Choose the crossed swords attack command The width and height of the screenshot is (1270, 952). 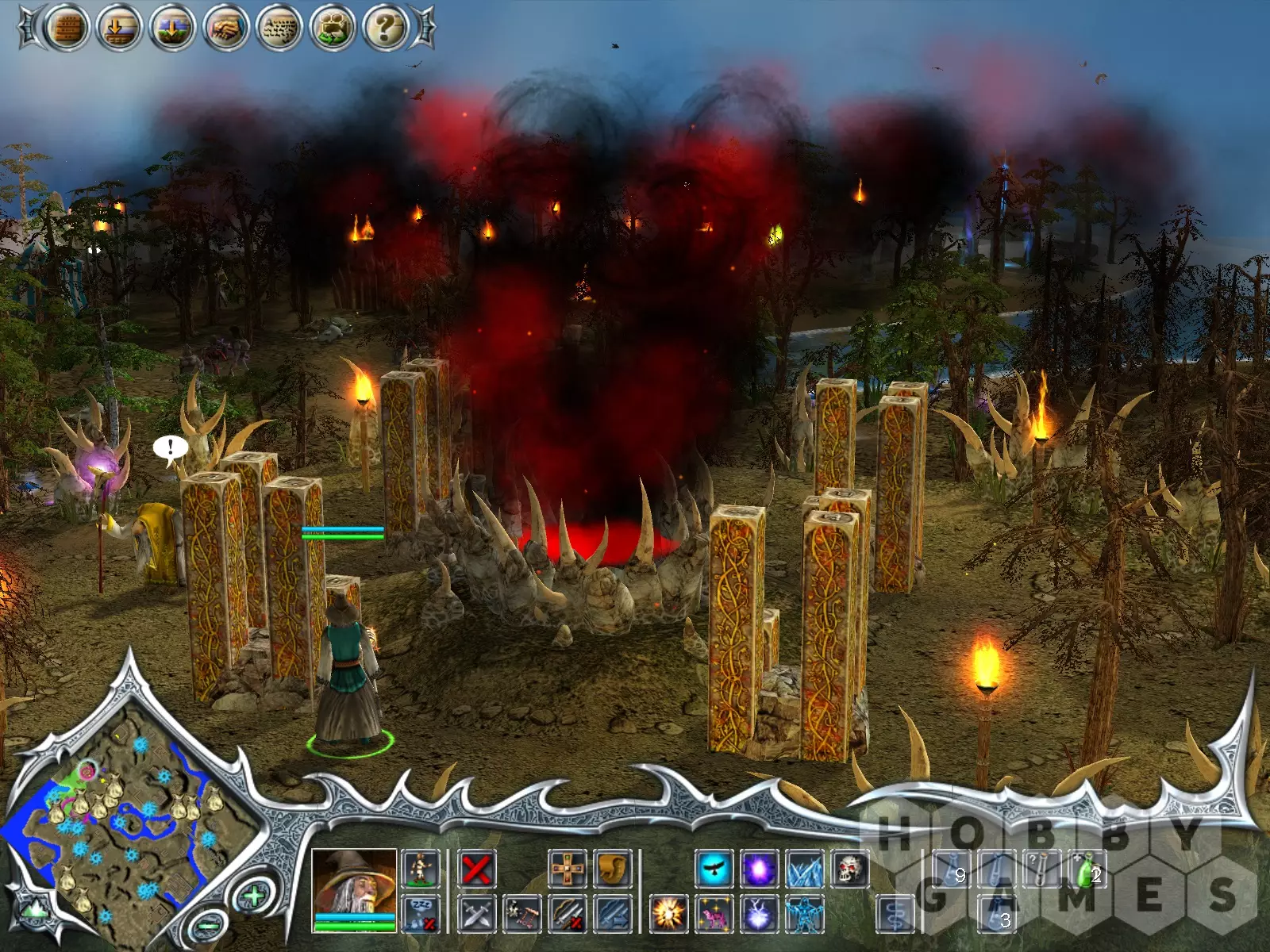477,915
